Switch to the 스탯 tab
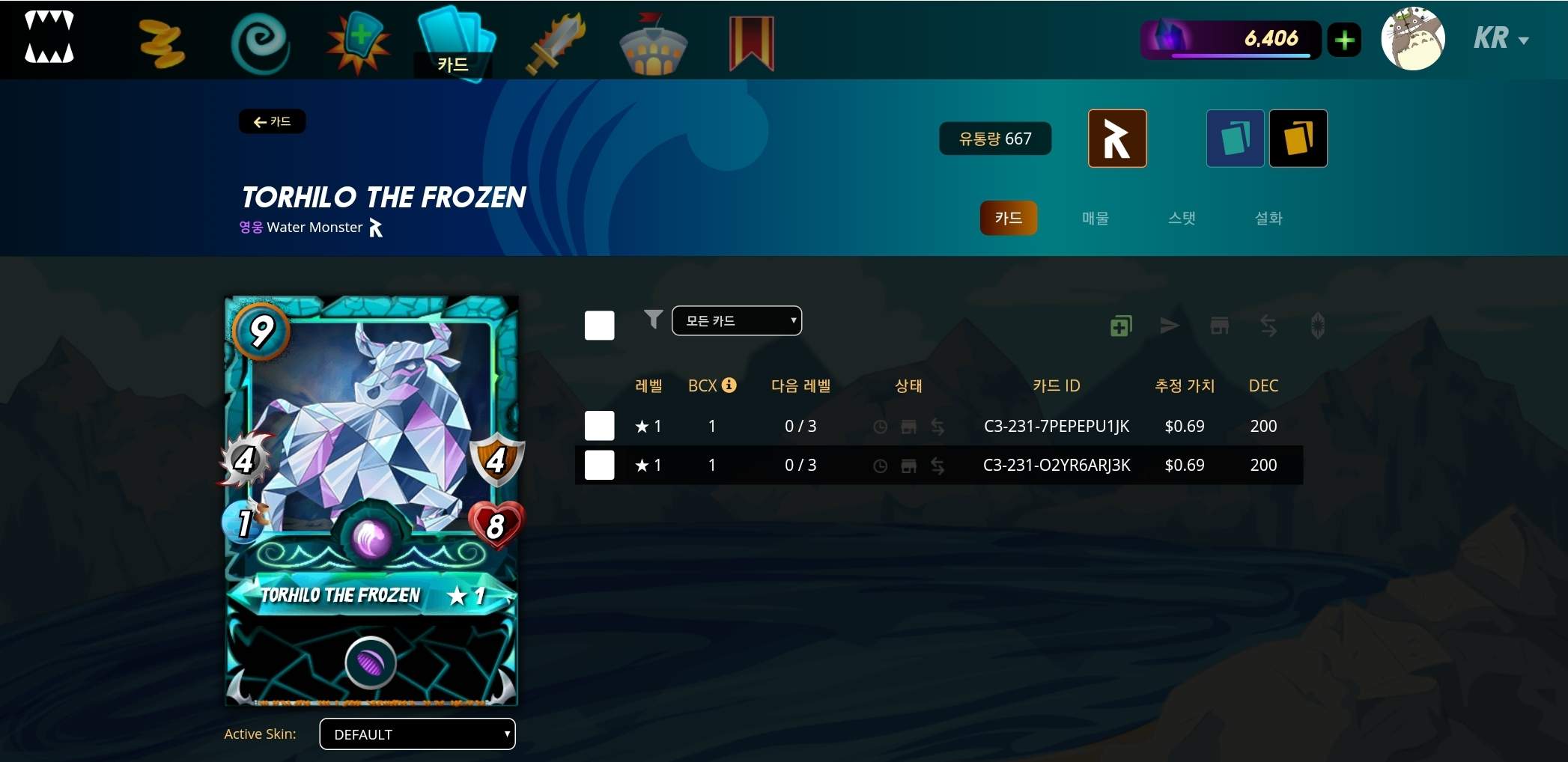Image resolution: width=1568 pixels, height=762 pixels. pyautogui.click(x=1182, y=218)
